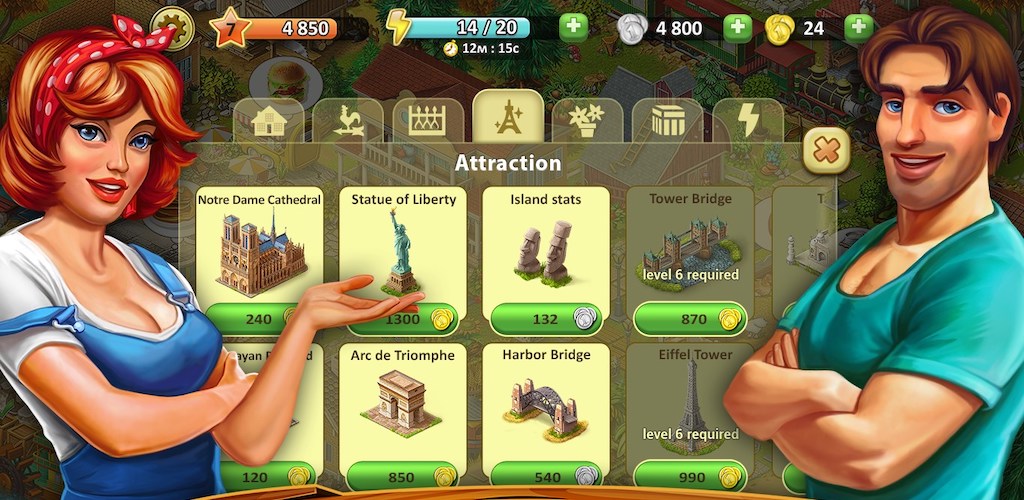Switch to the house buildings tab
This screenshot has width=1024, height=500.
(x=268, y=122)
